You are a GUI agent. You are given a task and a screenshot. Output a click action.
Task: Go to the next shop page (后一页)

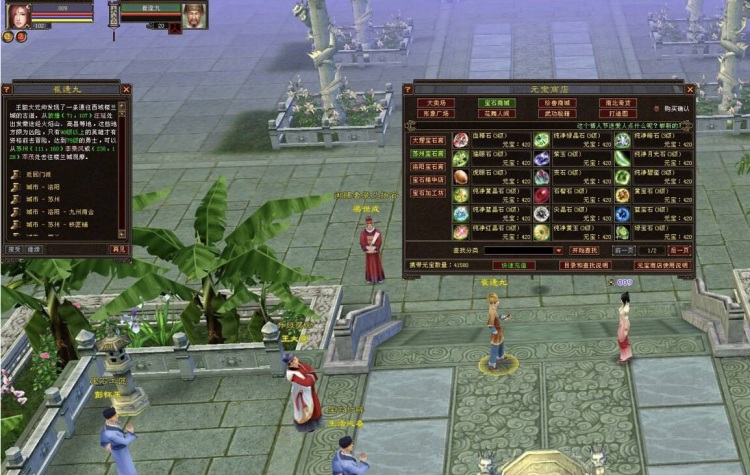(x=680, y=249)
